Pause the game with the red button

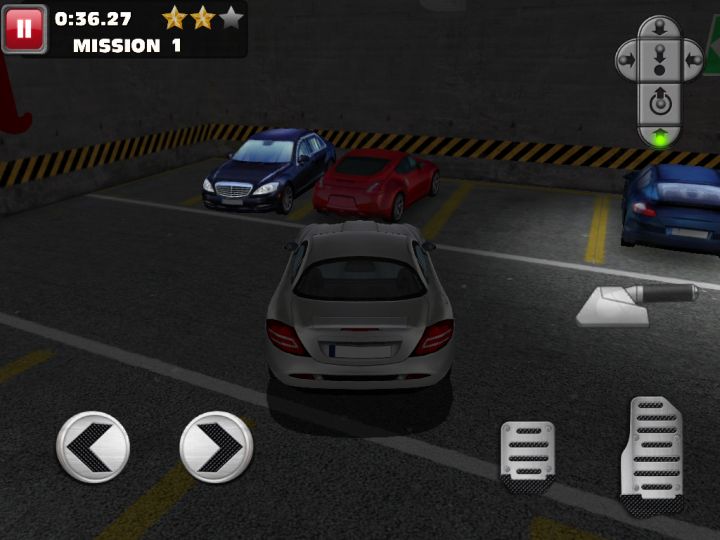pyautogui.click(x=24, y=29)
